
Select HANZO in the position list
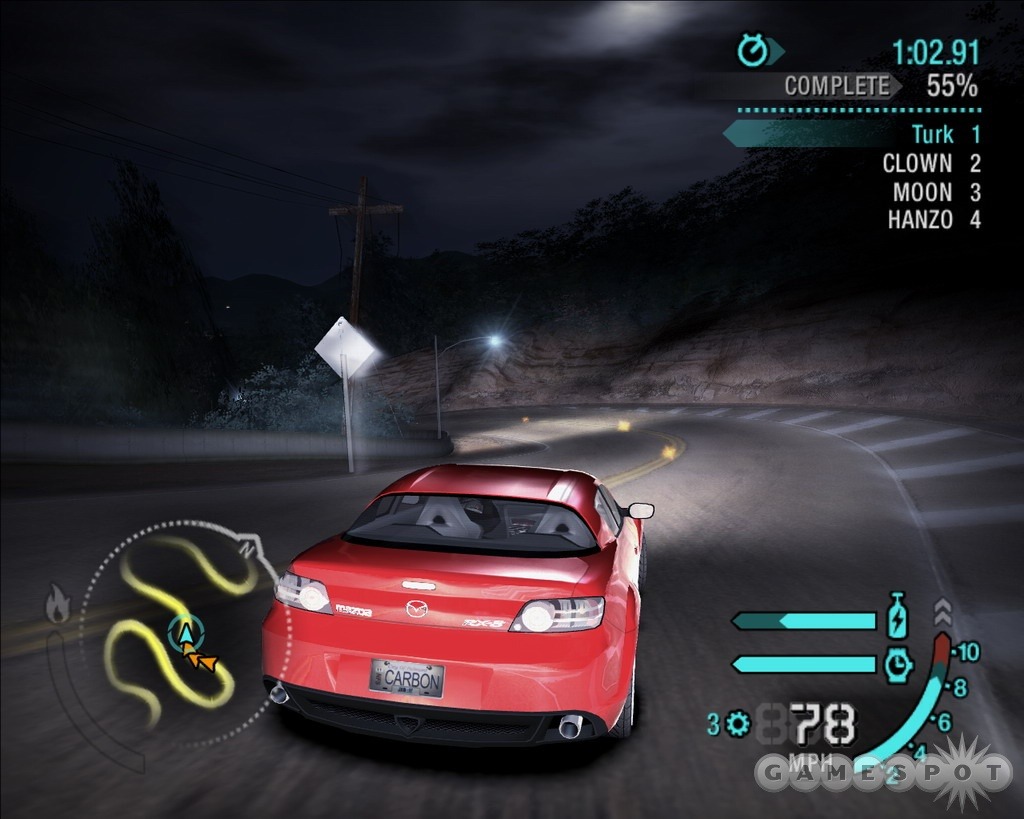coord(919,220)
